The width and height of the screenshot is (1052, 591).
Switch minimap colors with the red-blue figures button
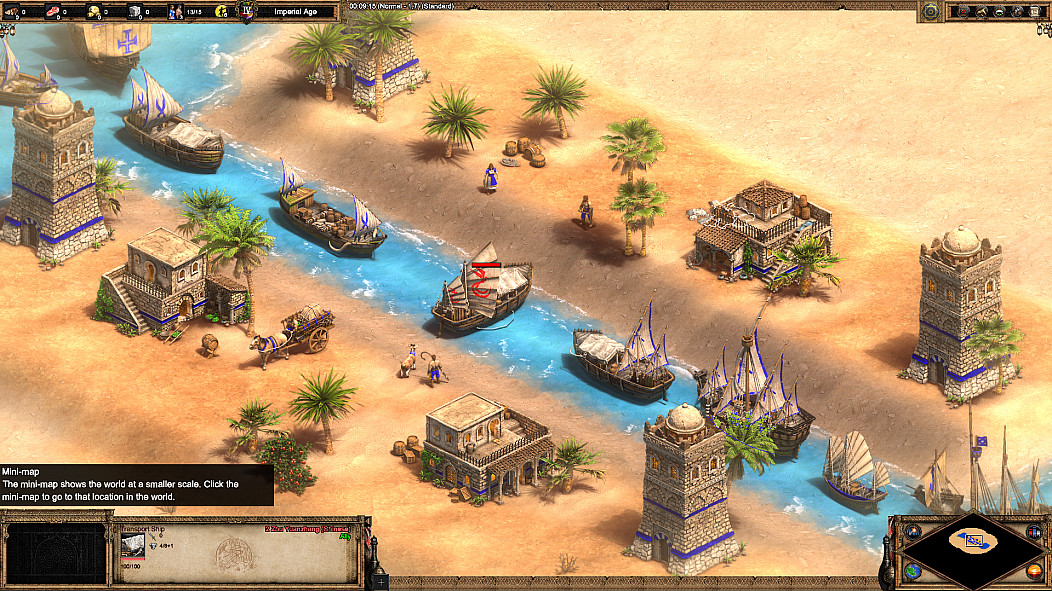(x=1036, y=530)
